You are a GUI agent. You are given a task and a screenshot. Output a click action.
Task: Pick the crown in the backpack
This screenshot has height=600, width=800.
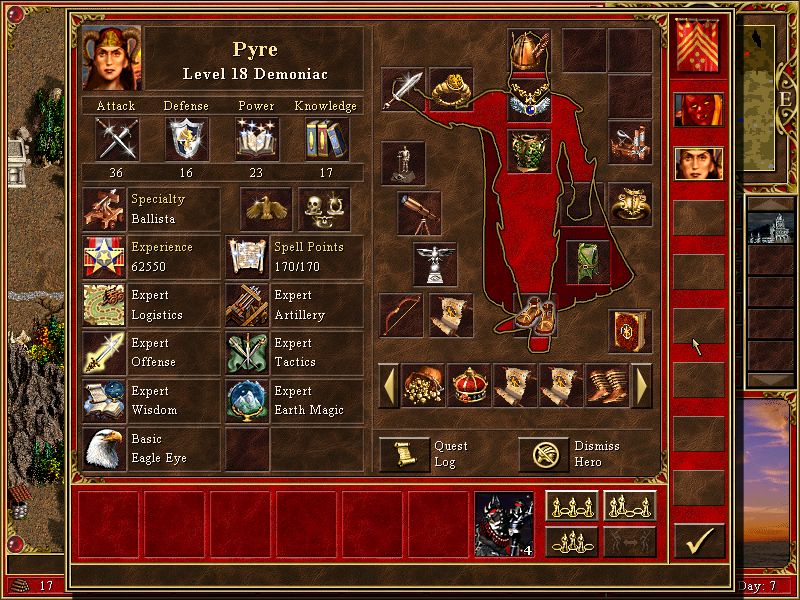point(470,385)
